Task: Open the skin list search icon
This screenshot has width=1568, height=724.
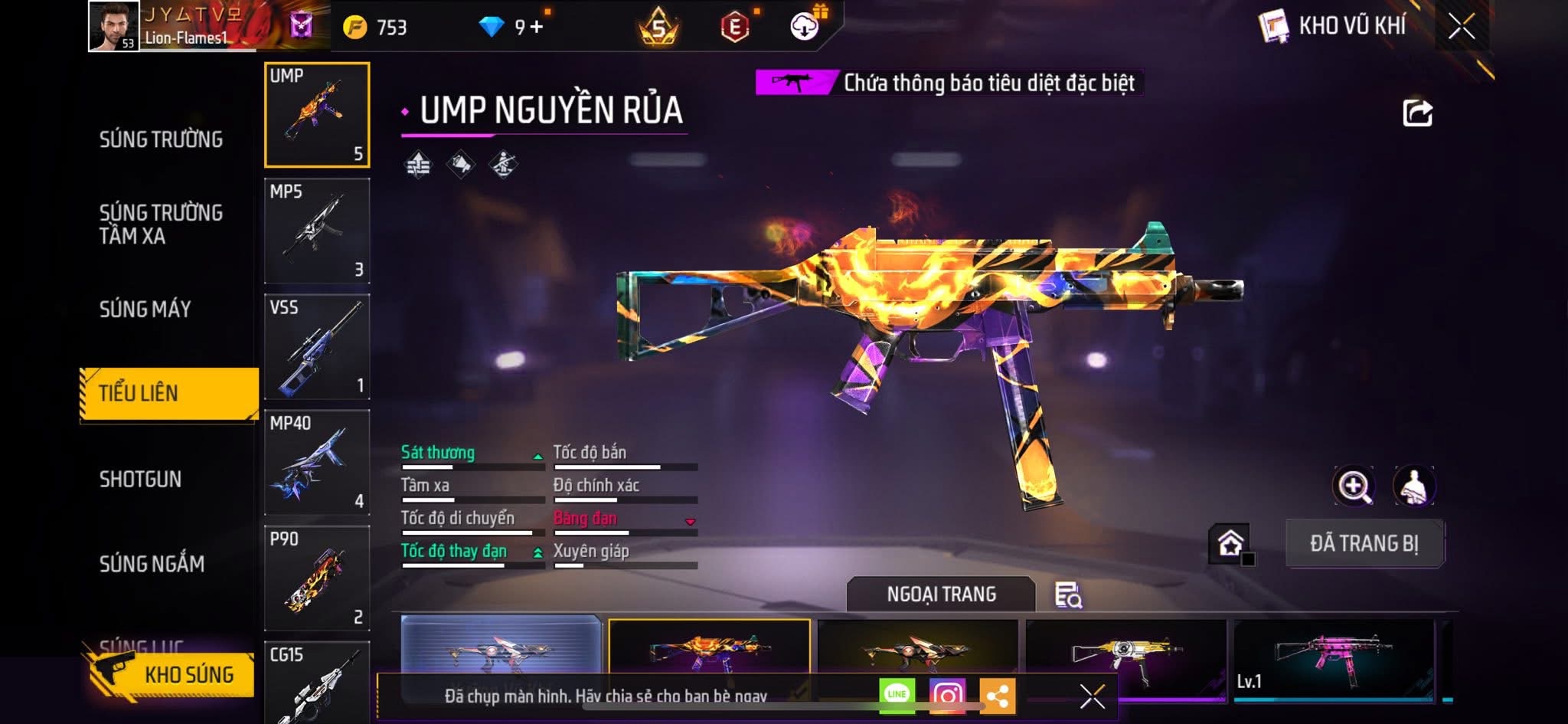Action: [1068, 595]
